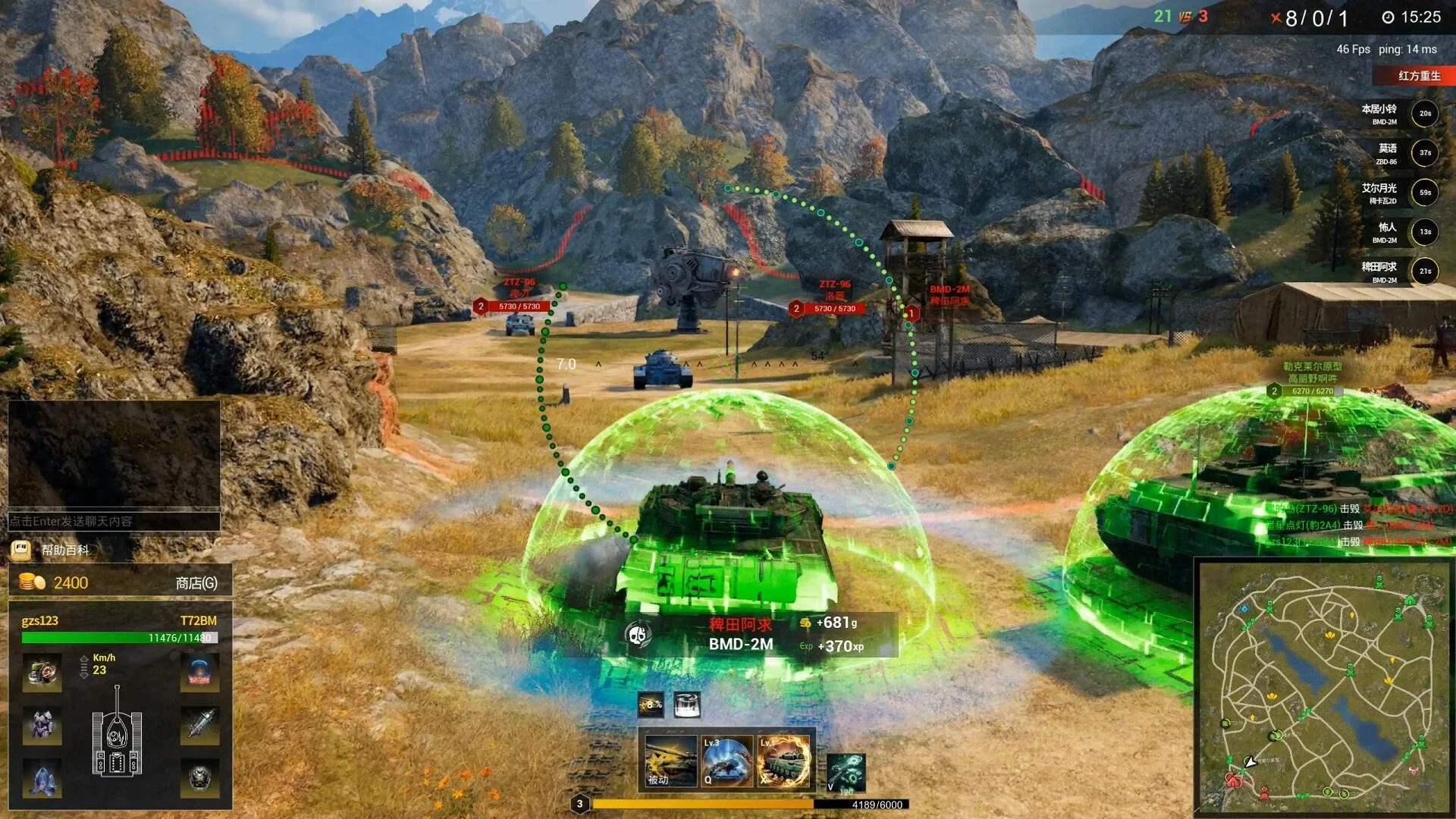Viewport: 1456px width, 819px height.
Task: Open the 帮助百科 help encyclopedia
Action: [64, 550]
